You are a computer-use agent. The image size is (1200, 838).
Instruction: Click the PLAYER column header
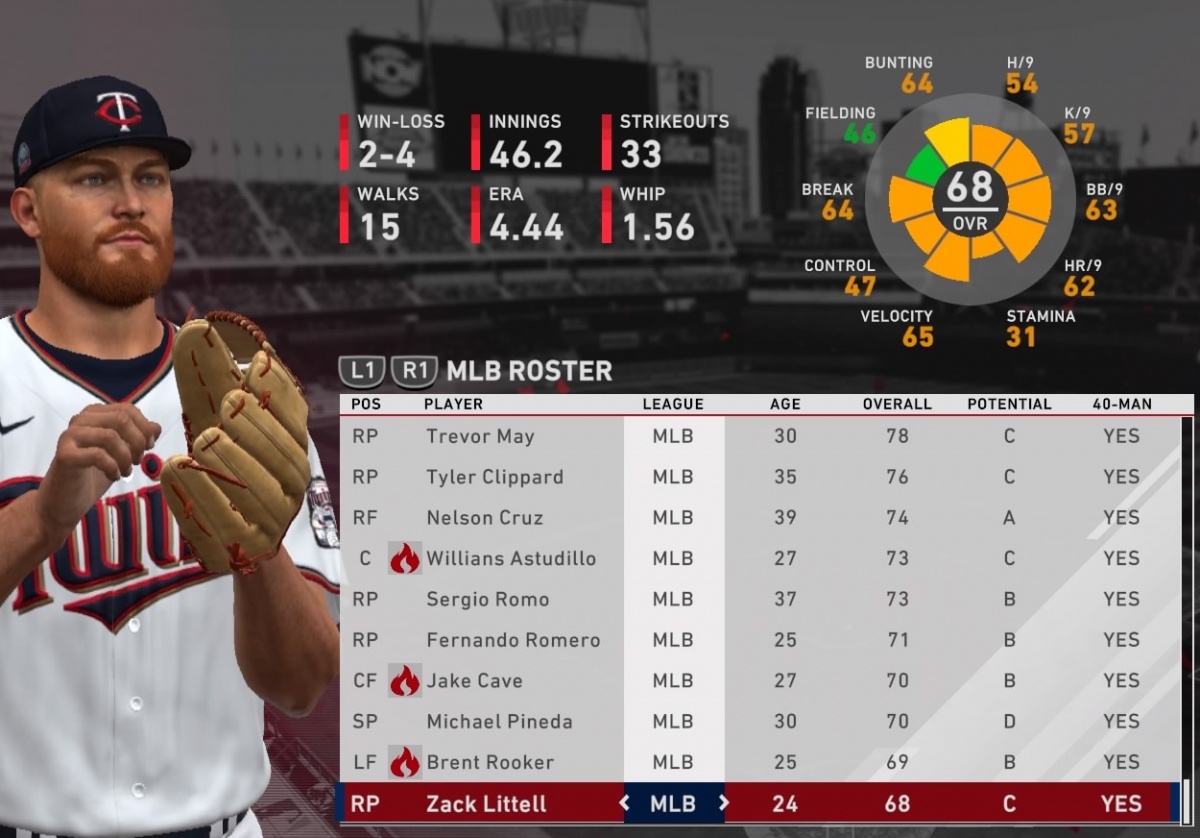pos(453,405)
